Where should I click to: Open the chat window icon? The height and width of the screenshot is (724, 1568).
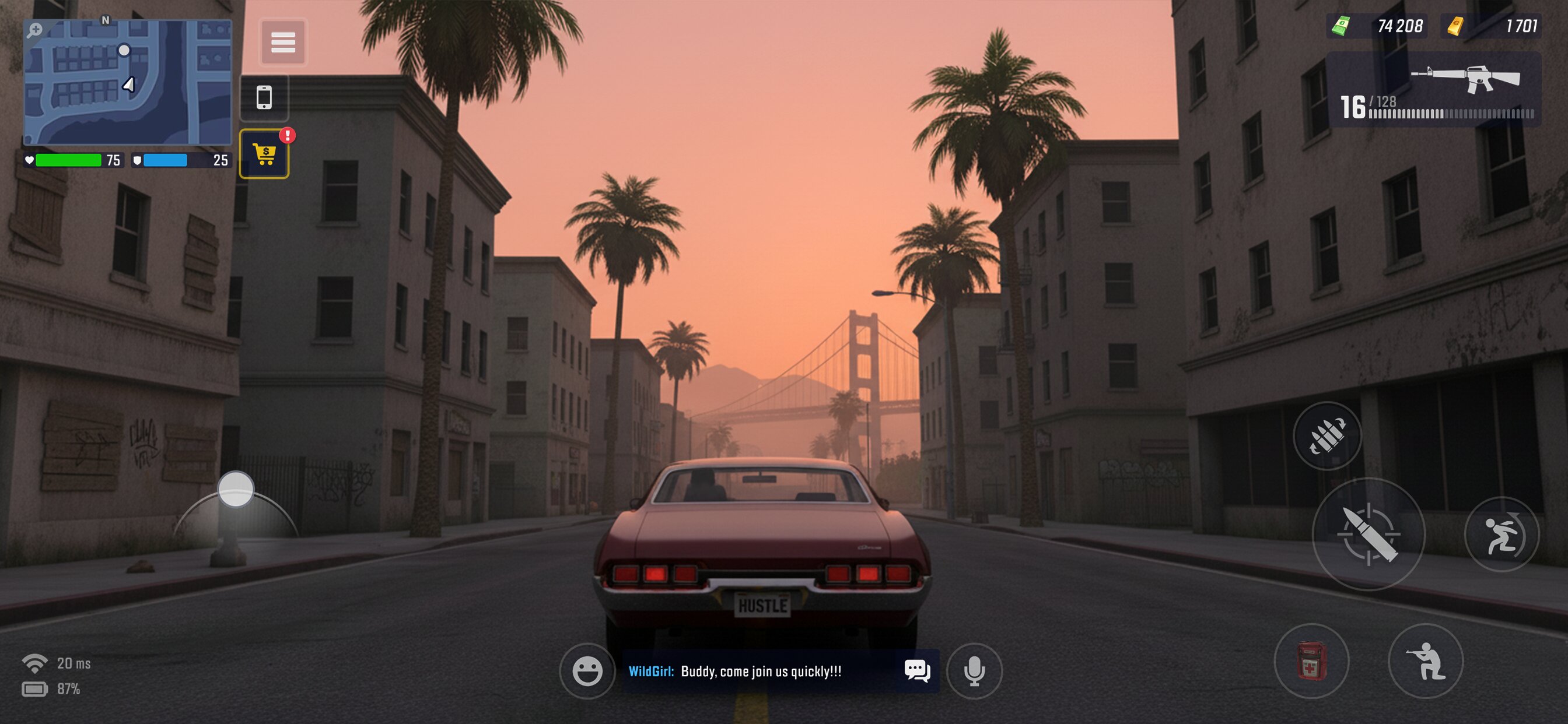click(x=916, y=670)
